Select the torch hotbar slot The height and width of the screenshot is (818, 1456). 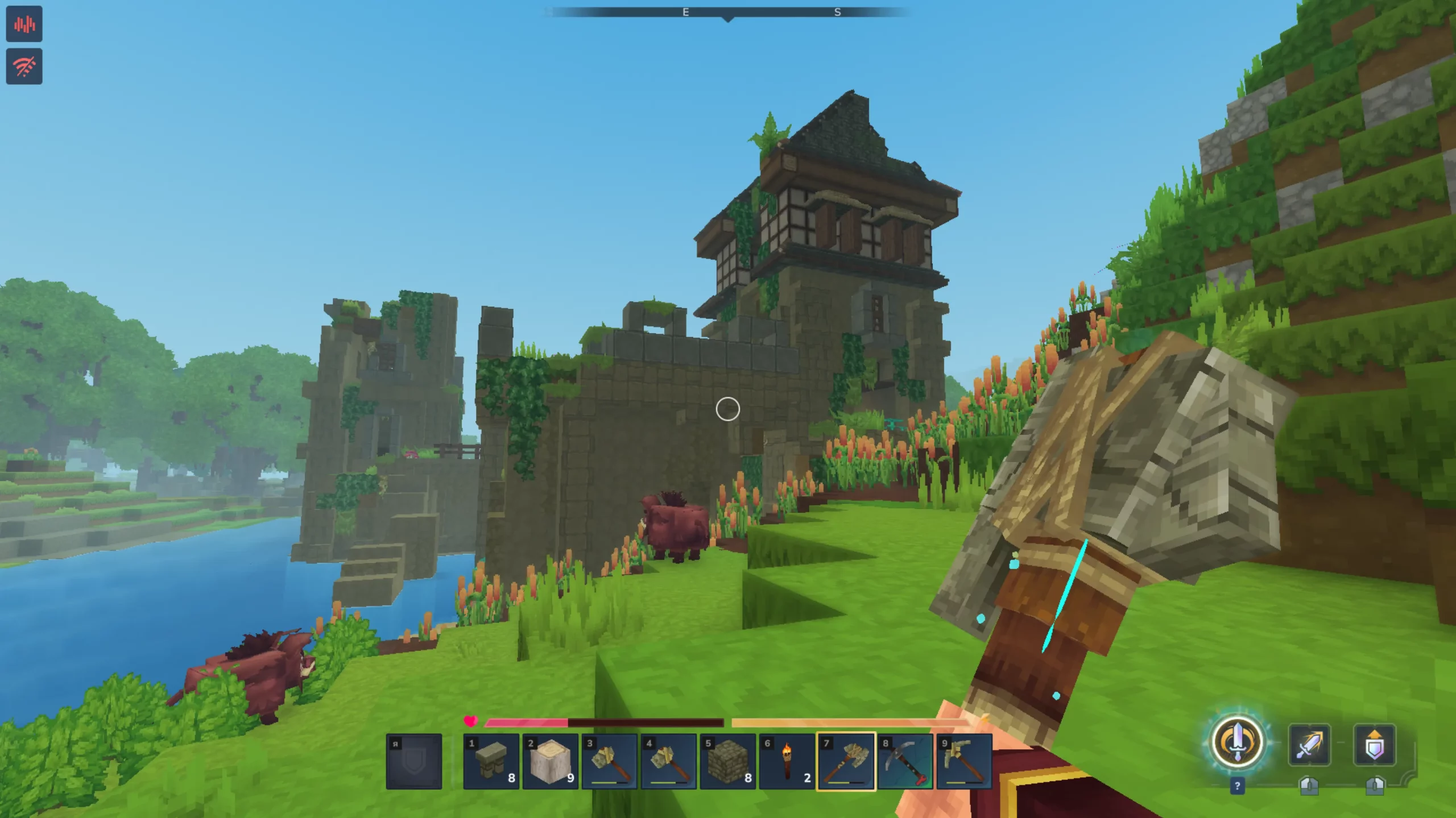pos(787,761)
